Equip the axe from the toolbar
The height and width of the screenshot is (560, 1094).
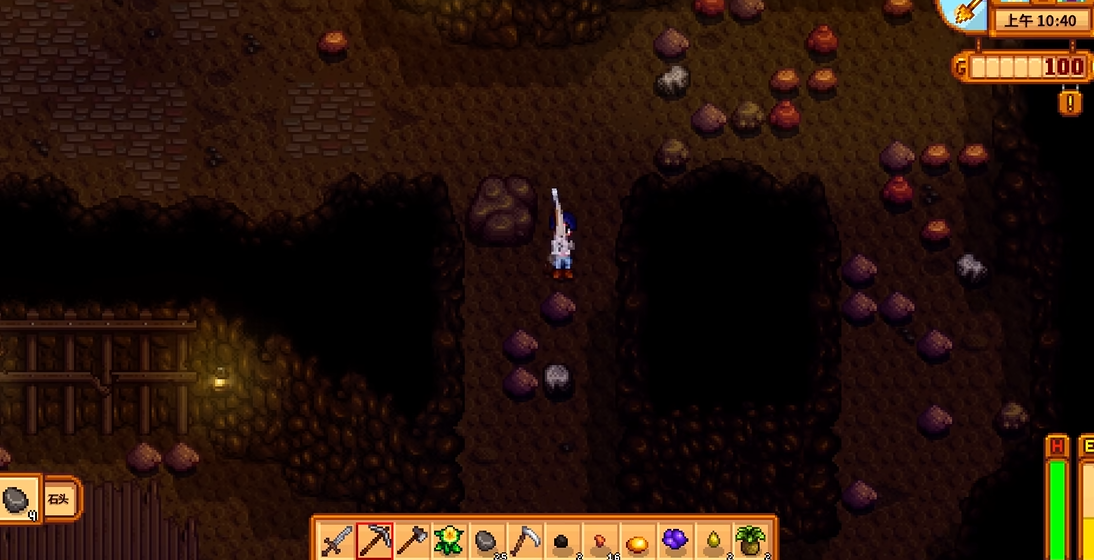click(412, 541)
